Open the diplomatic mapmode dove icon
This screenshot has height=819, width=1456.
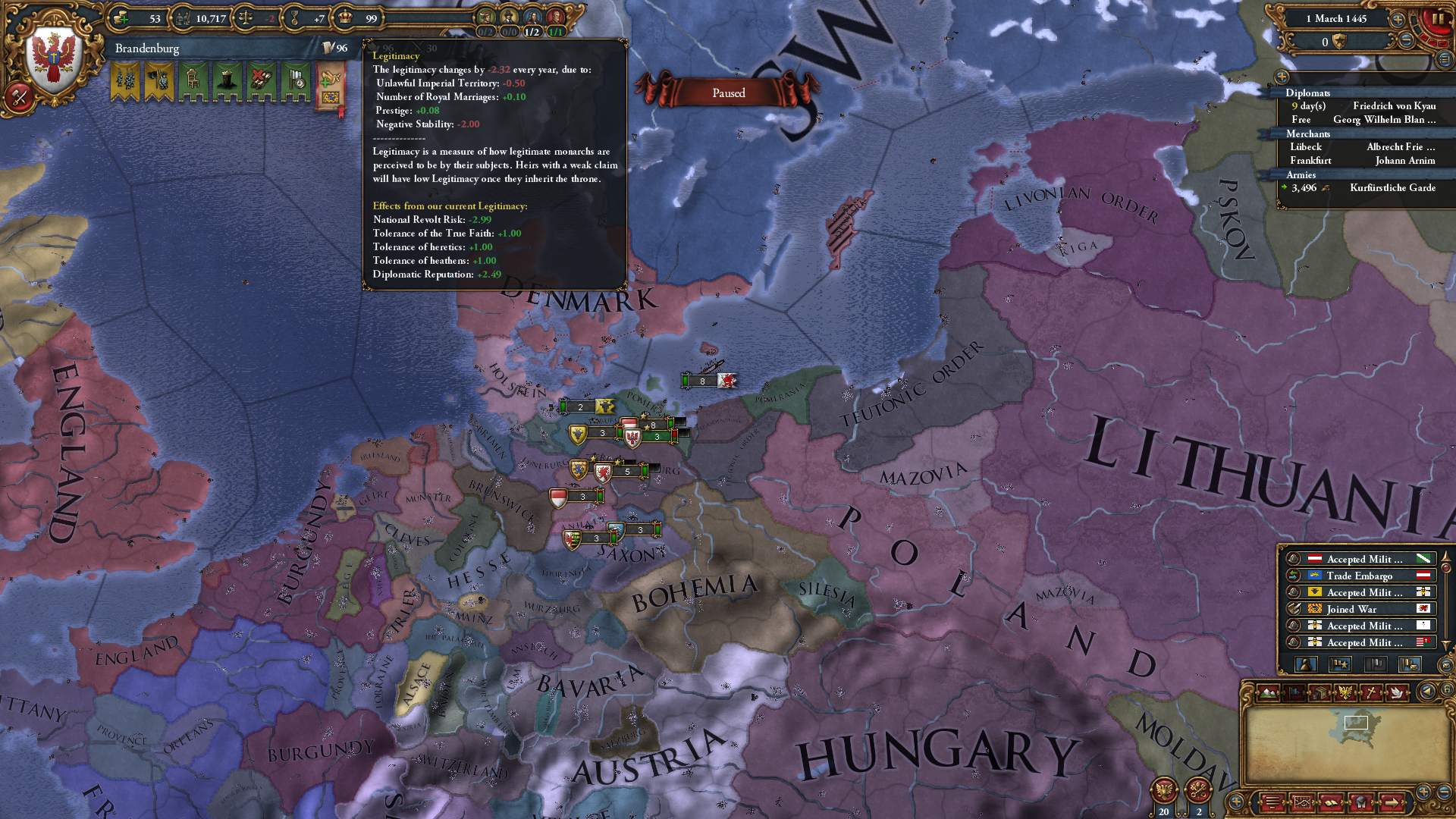click(1397, 692)
